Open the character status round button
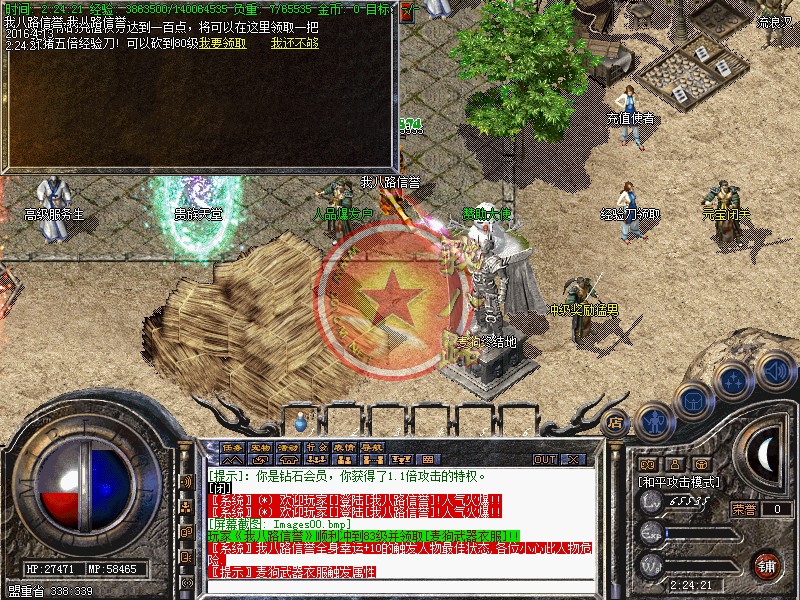 point(653,418)
